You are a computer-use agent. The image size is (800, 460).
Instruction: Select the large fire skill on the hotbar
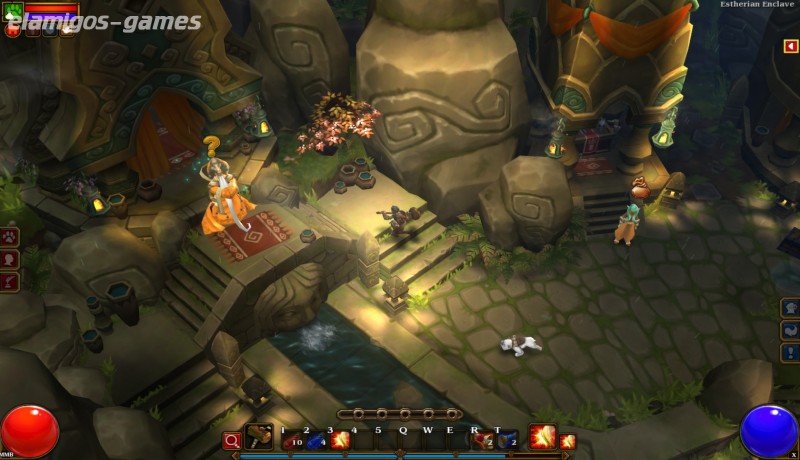point(542,437)
